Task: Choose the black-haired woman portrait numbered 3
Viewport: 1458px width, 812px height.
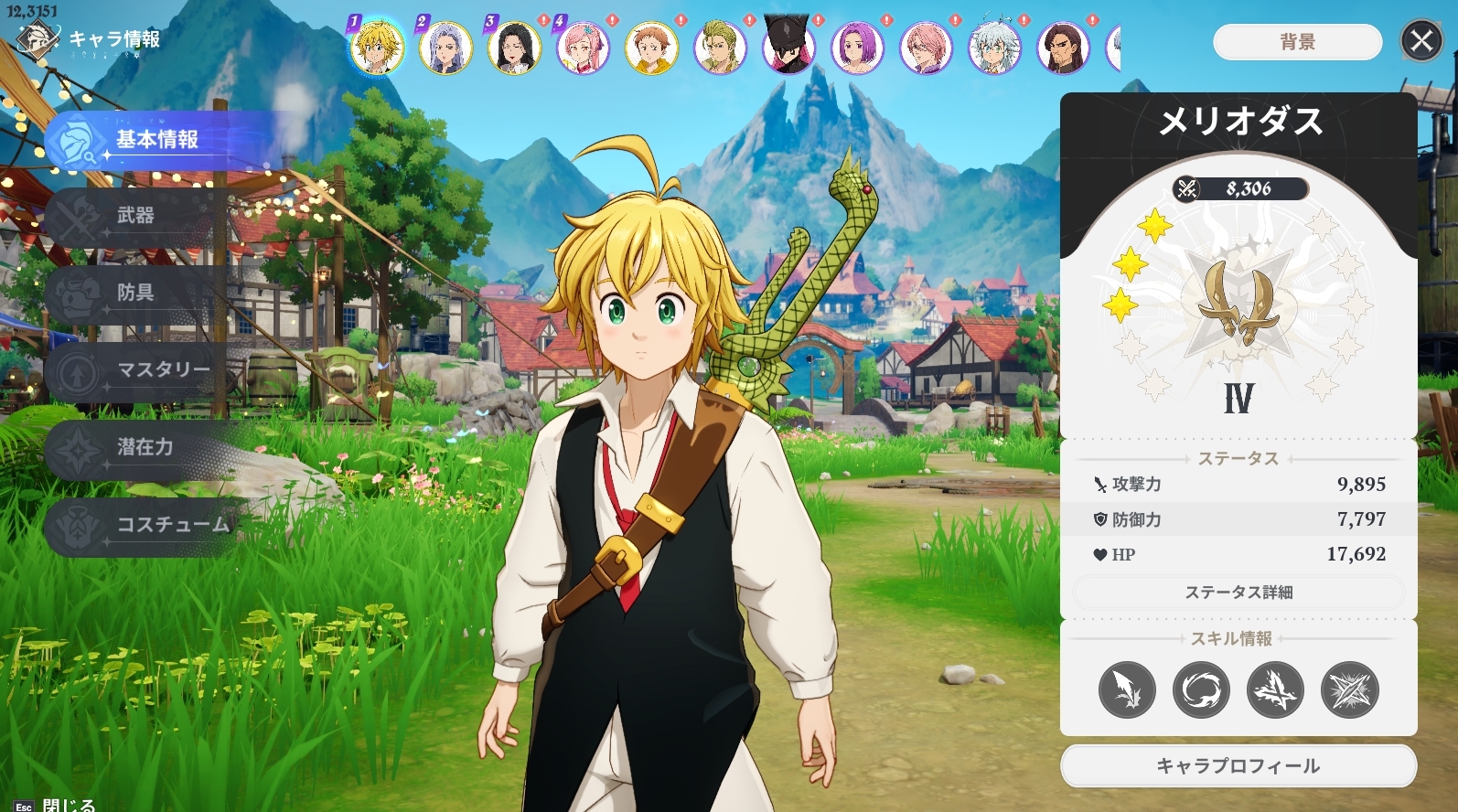Action: pos(514,48)
